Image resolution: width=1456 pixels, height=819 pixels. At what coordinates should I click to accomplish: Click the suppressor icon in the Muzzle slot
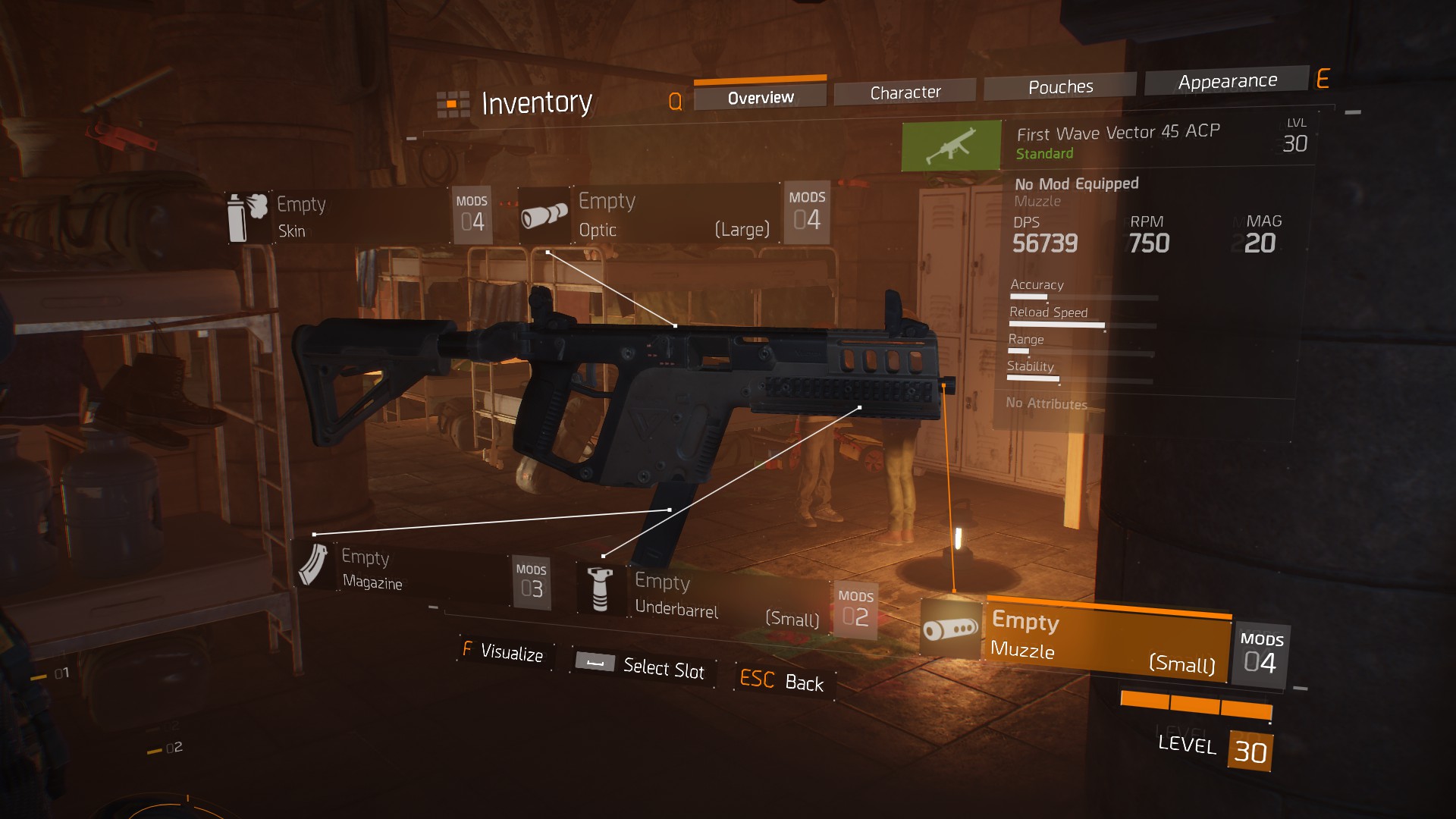(950, 630)
